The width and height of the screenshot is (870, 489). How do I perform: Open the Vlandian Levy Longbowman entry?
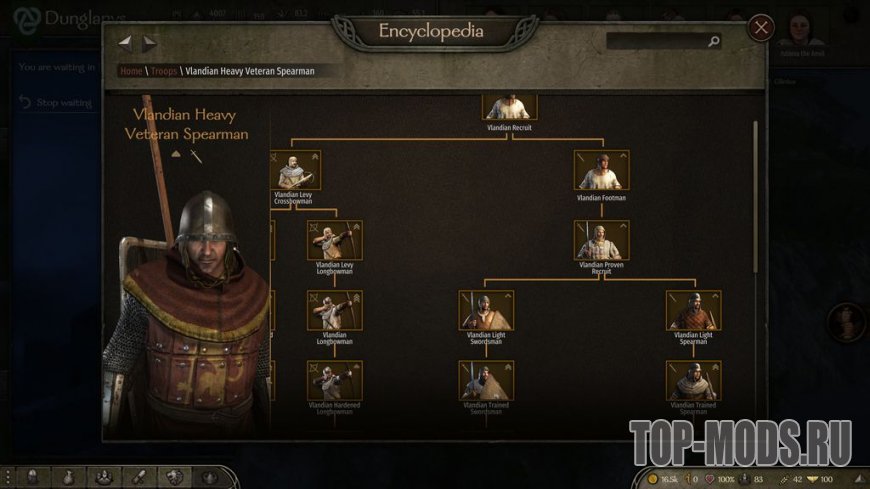[x=335, y=241]
